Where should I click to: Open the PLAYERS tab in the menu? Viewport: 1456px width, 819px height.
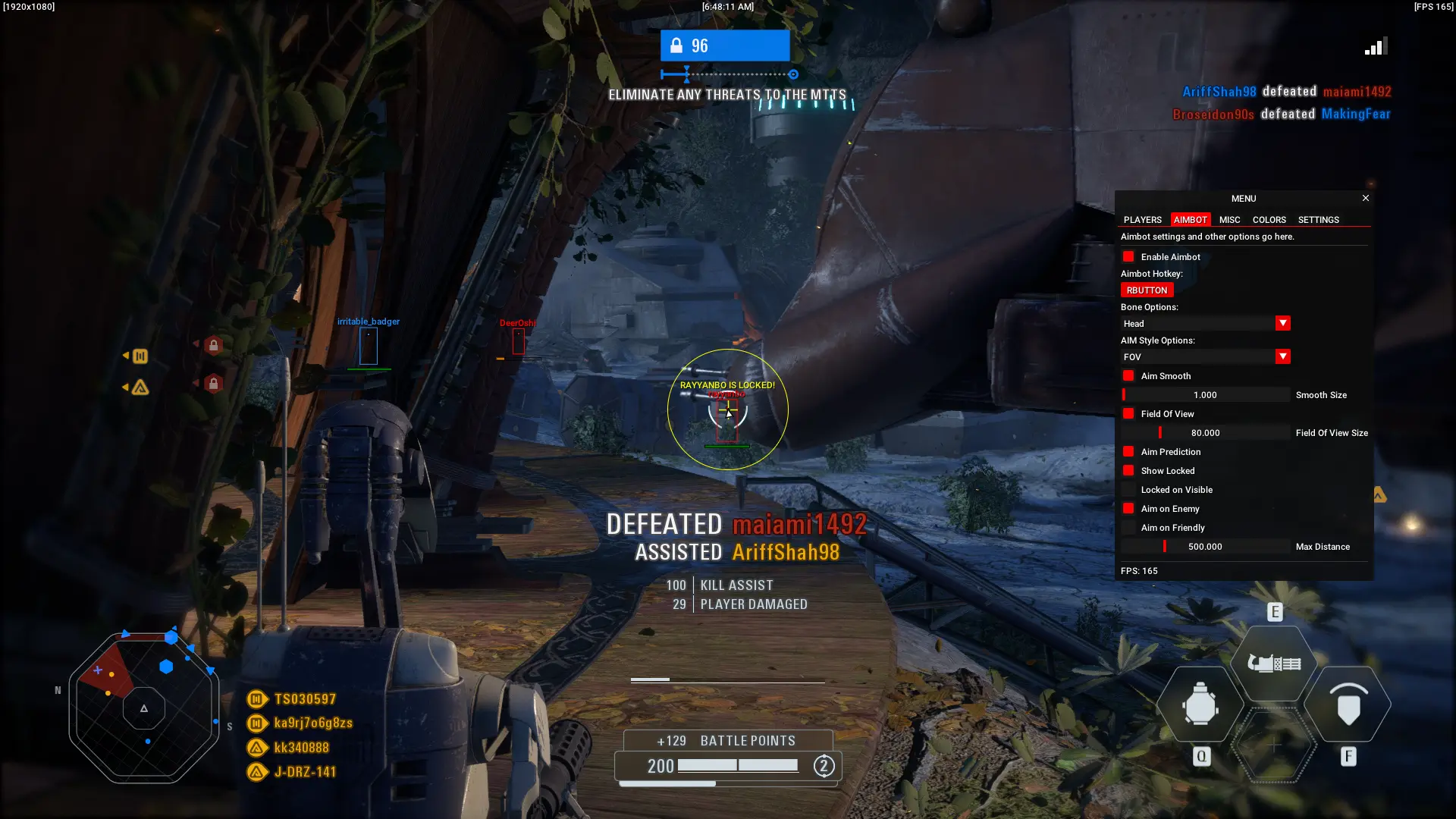click(x=1142, y=219)
